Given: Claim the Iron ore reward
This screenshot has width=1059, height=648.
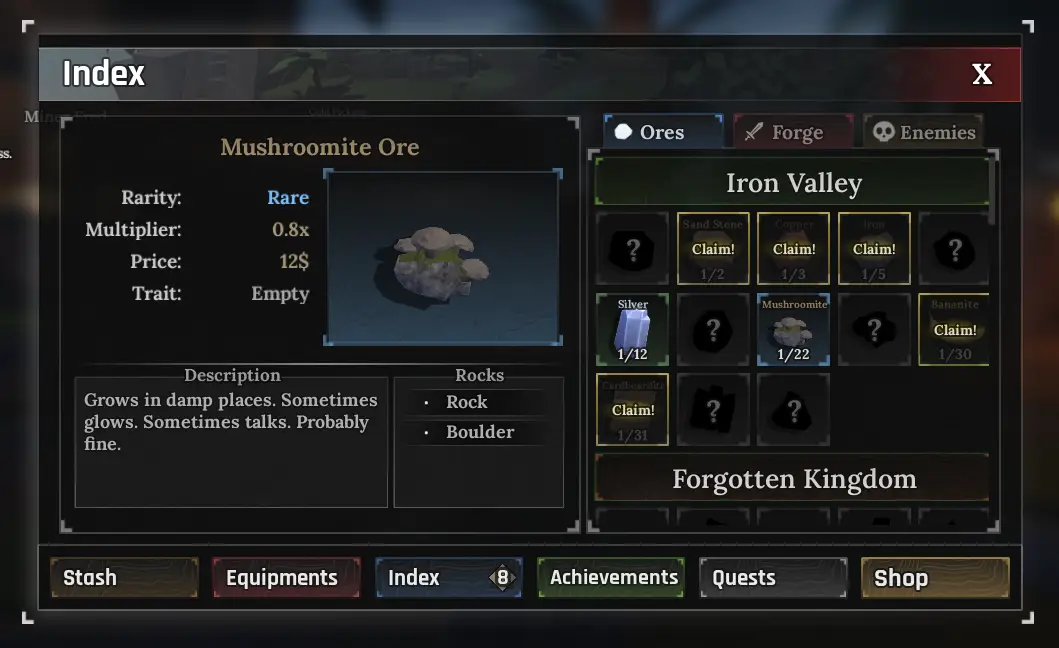Looking at the screenshot, I should [x=874, y=248].
